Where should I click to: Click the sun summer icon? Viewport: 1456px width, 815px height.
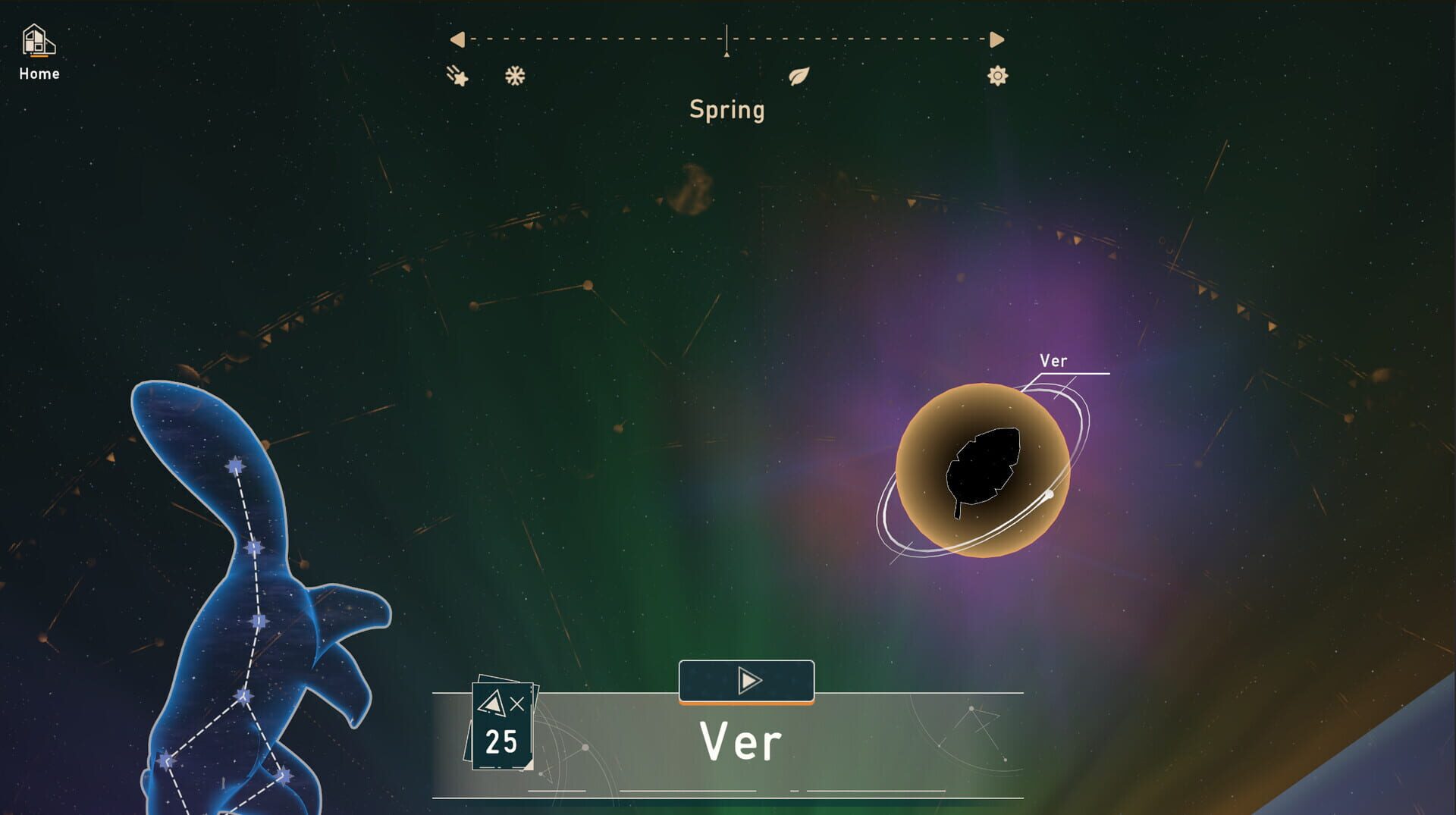(x=996, y=76)
